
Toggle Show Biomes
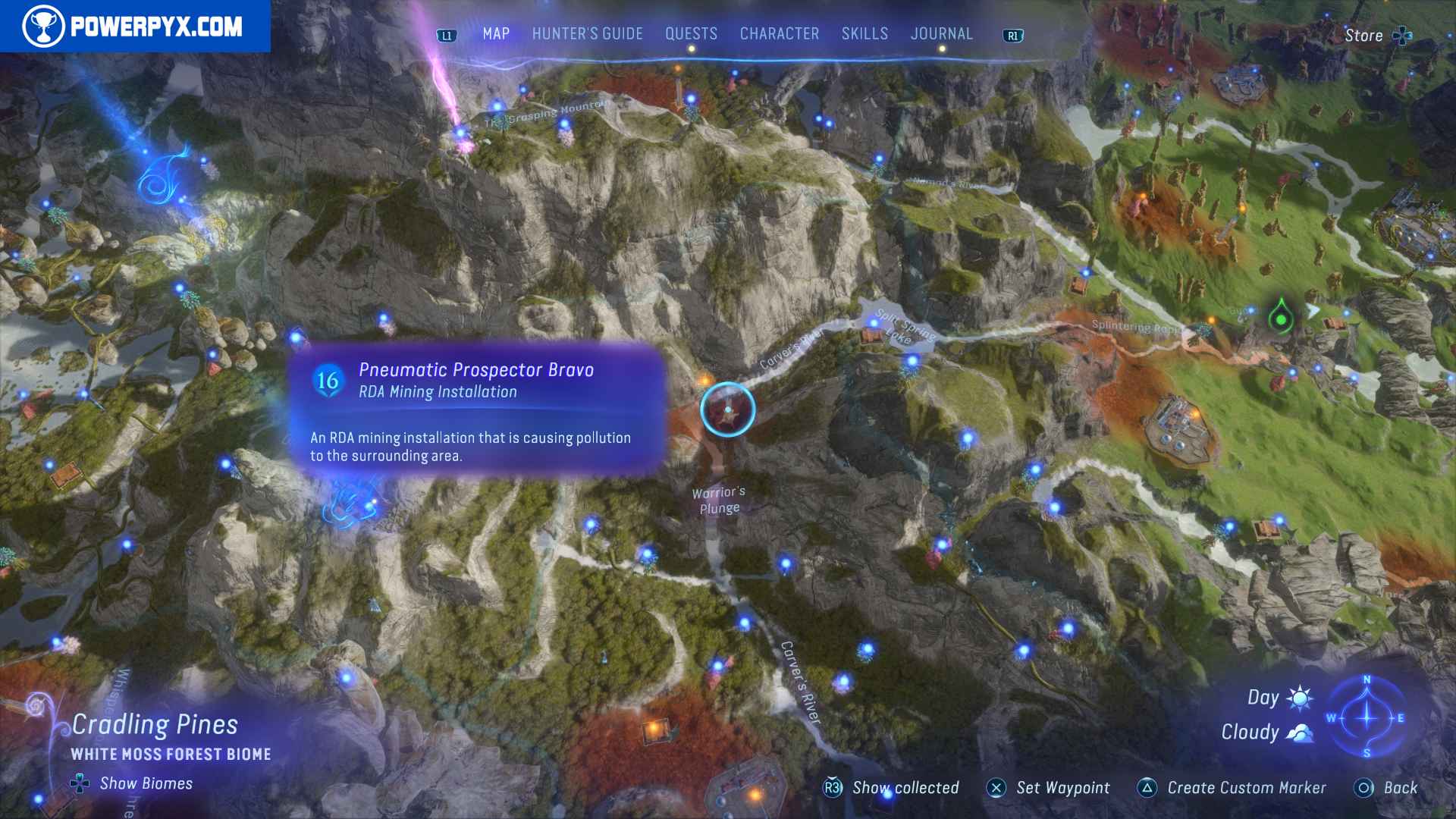coord(133,783)
